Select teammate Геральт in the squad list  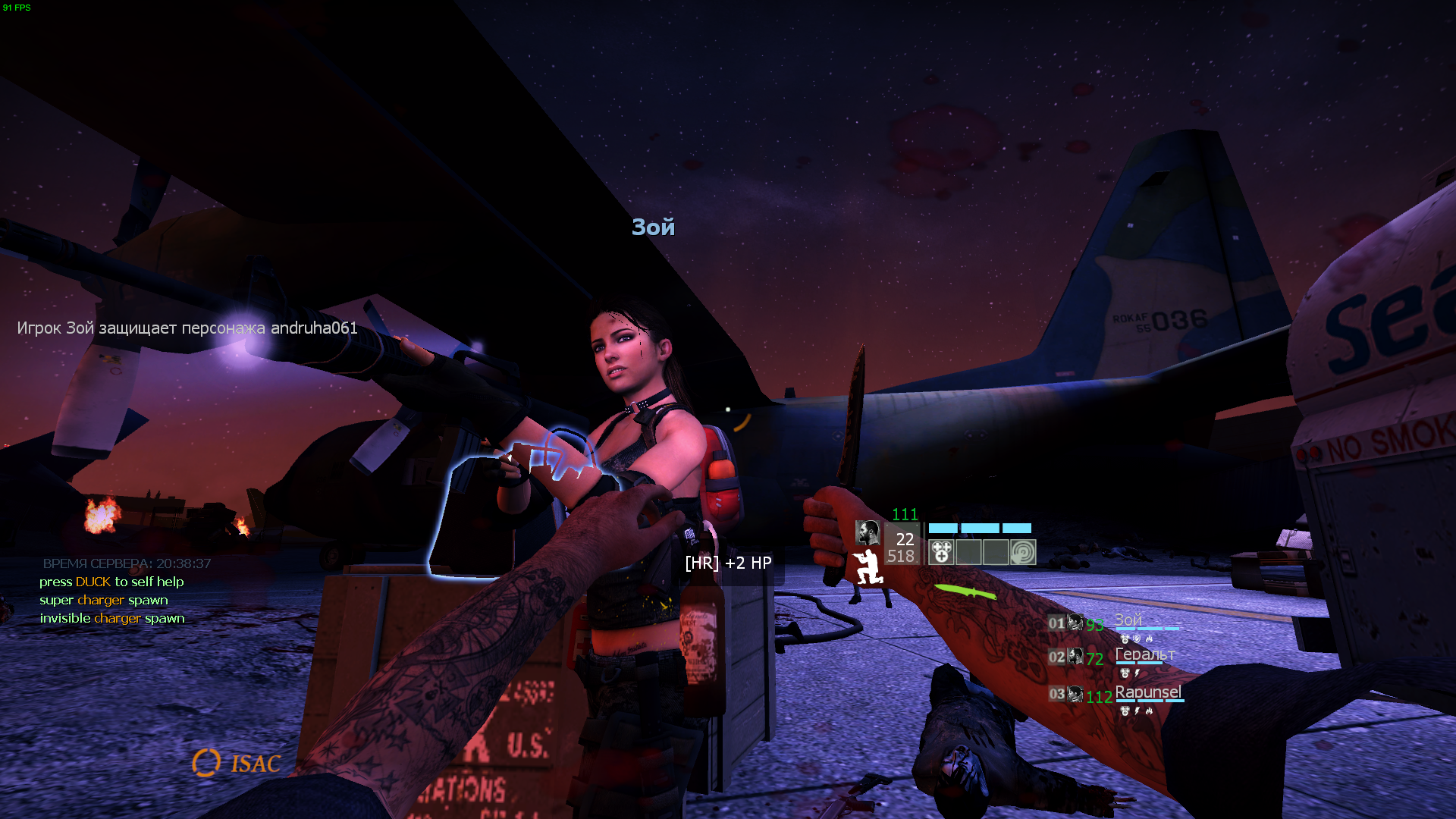point(1144,654)
